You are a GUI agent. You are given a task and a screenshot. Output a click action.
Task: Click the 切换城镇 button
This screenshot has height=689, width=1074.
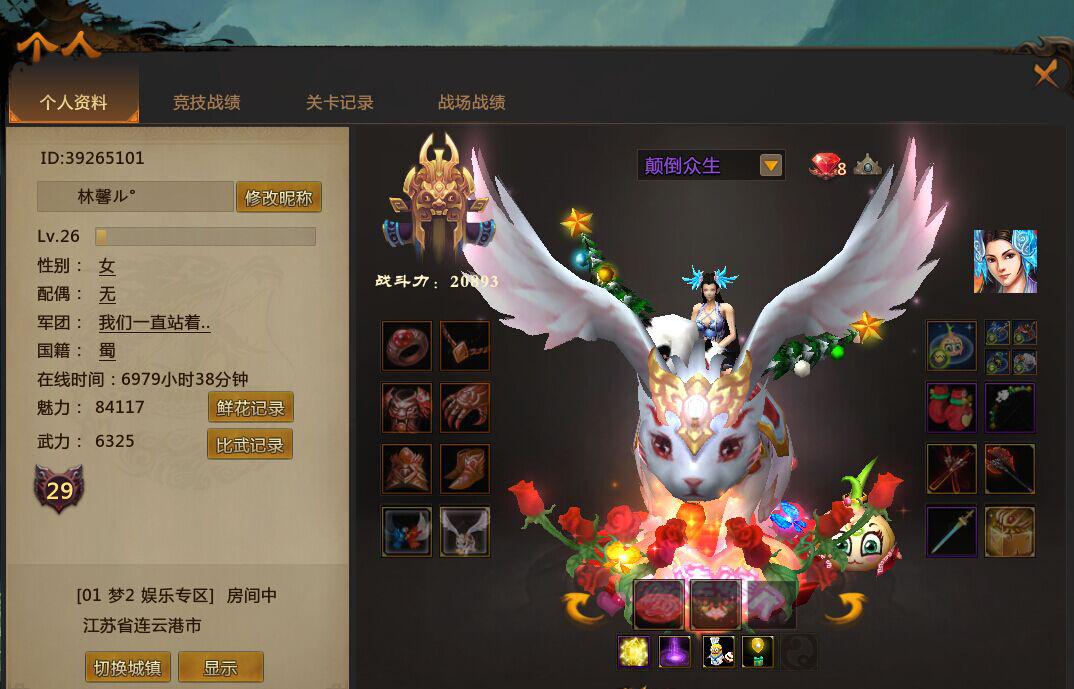[x=127, y=667]
